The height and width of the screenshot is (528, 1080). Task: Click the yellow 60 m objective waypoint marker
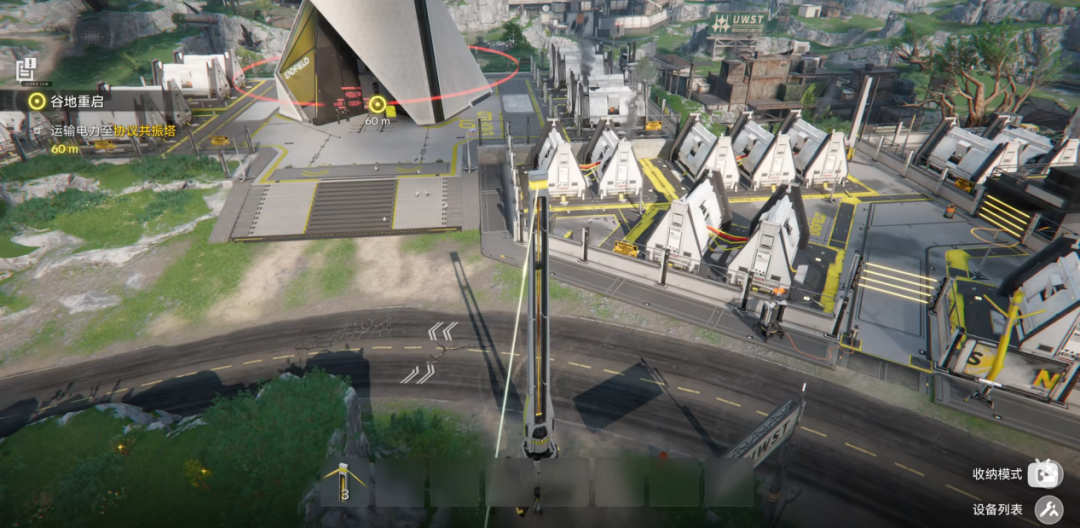coord(377,104)
